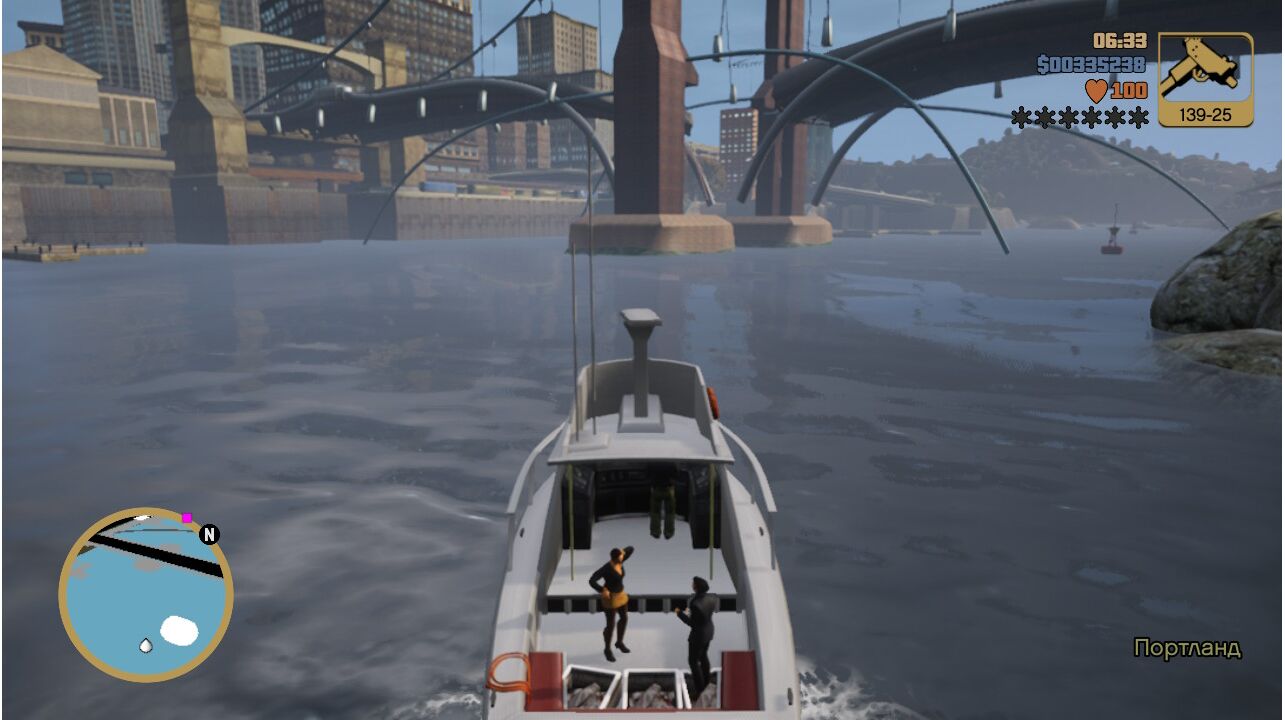1285x720 pixels.
Task: Select the Uzi weapon icon
Action: [1205, 70]
